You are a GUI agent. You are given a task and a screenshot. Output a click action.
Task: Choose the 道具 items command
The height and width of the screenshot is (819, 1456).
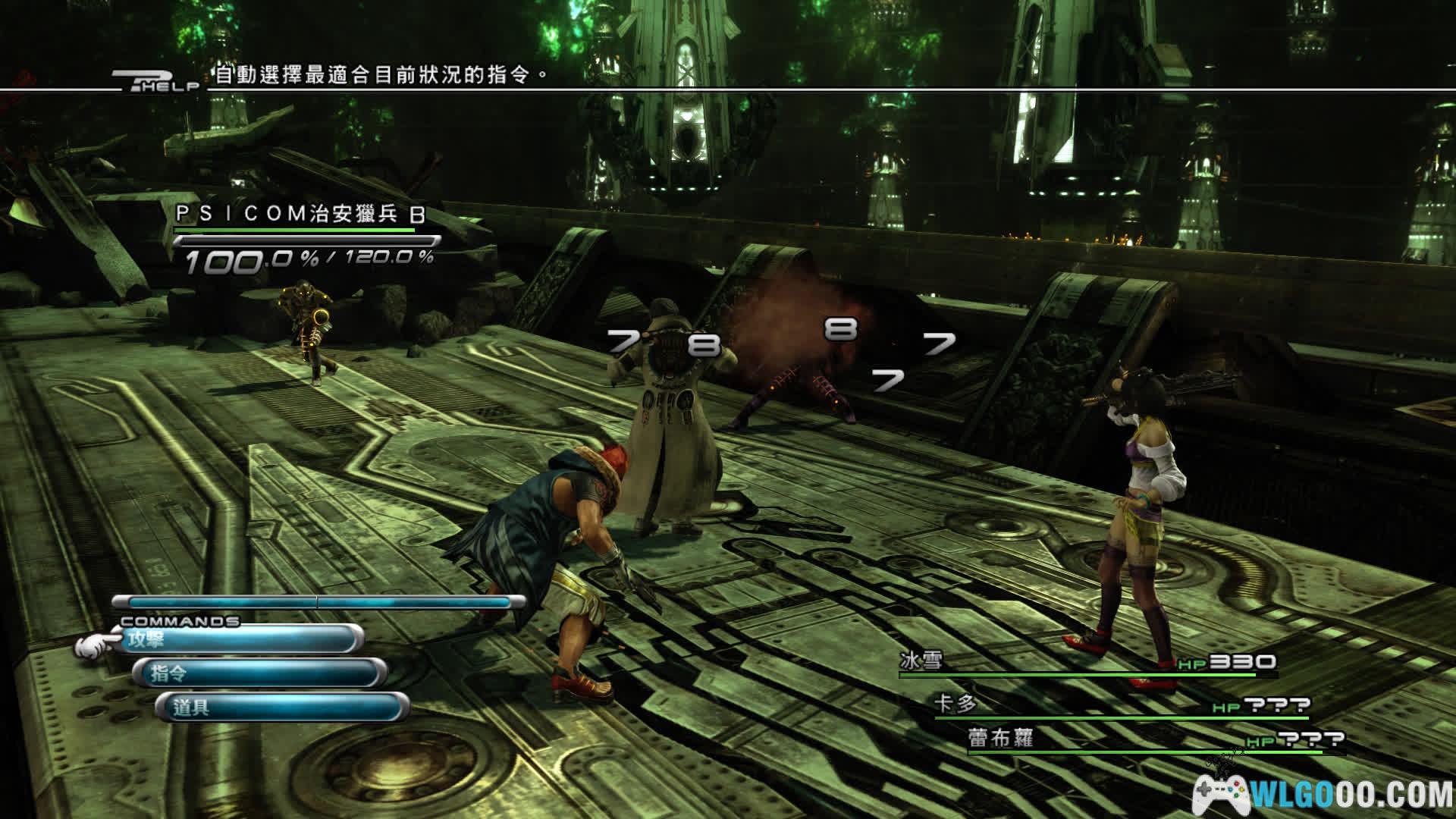tap(281, 708)
